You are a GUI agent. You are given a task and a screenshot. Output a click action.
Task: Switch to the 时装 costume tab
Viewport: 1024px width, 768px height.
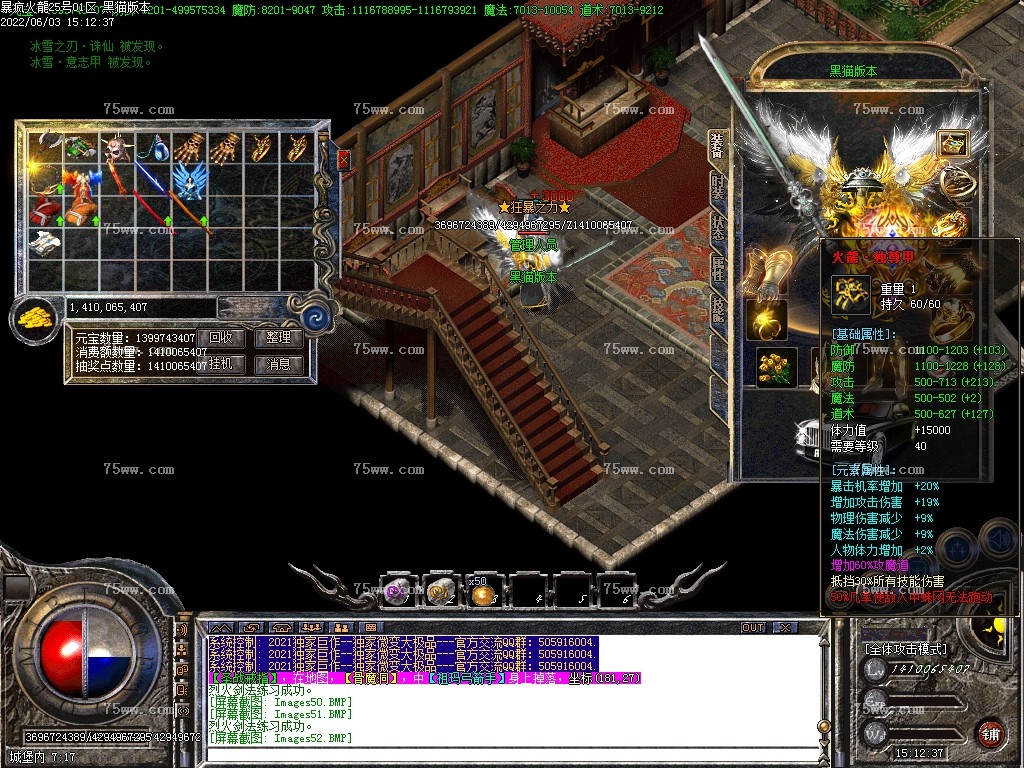717,188
